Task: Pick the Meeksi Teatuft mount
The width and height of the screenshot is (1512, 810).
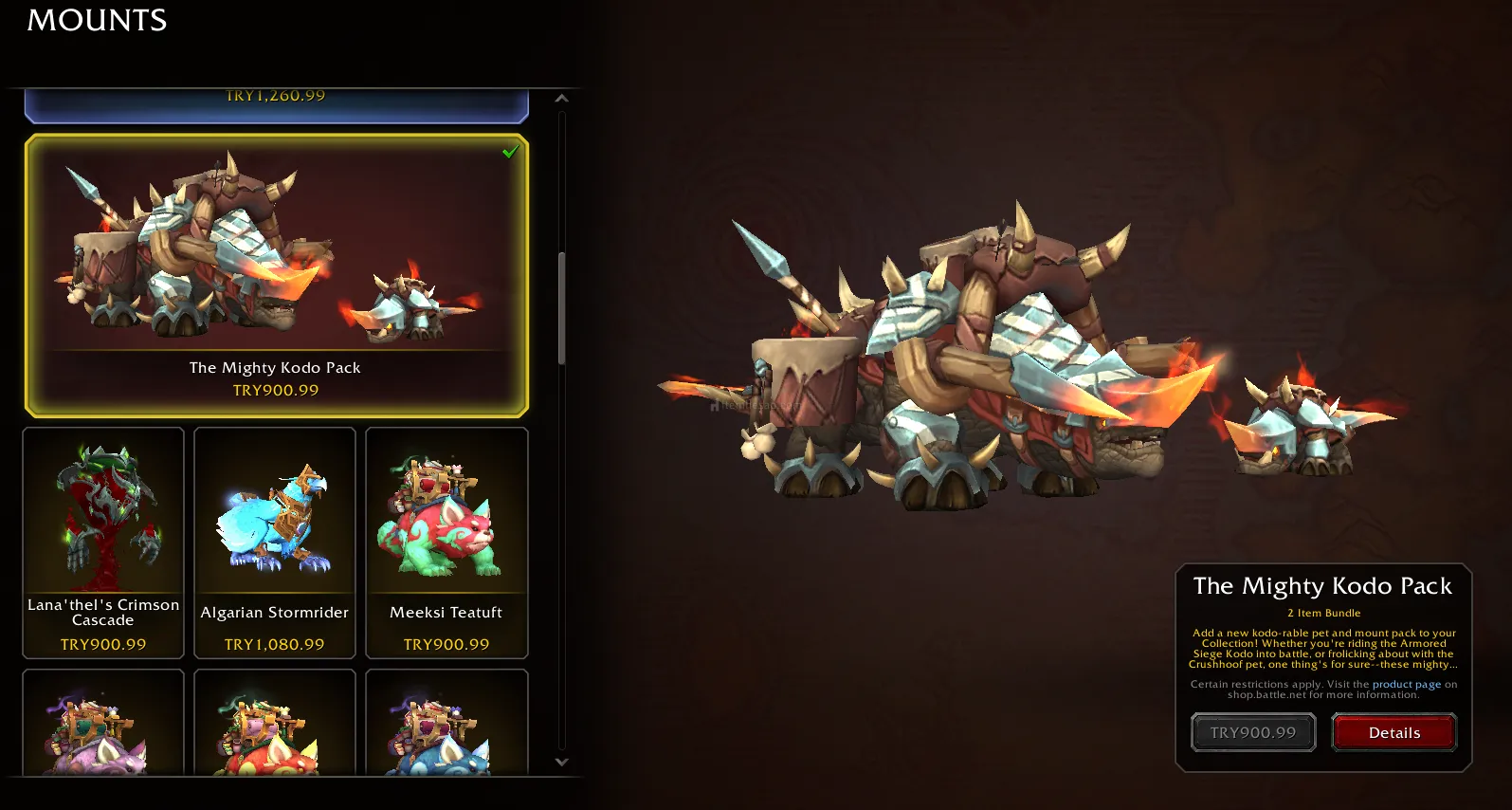Action: pos(446,542)
